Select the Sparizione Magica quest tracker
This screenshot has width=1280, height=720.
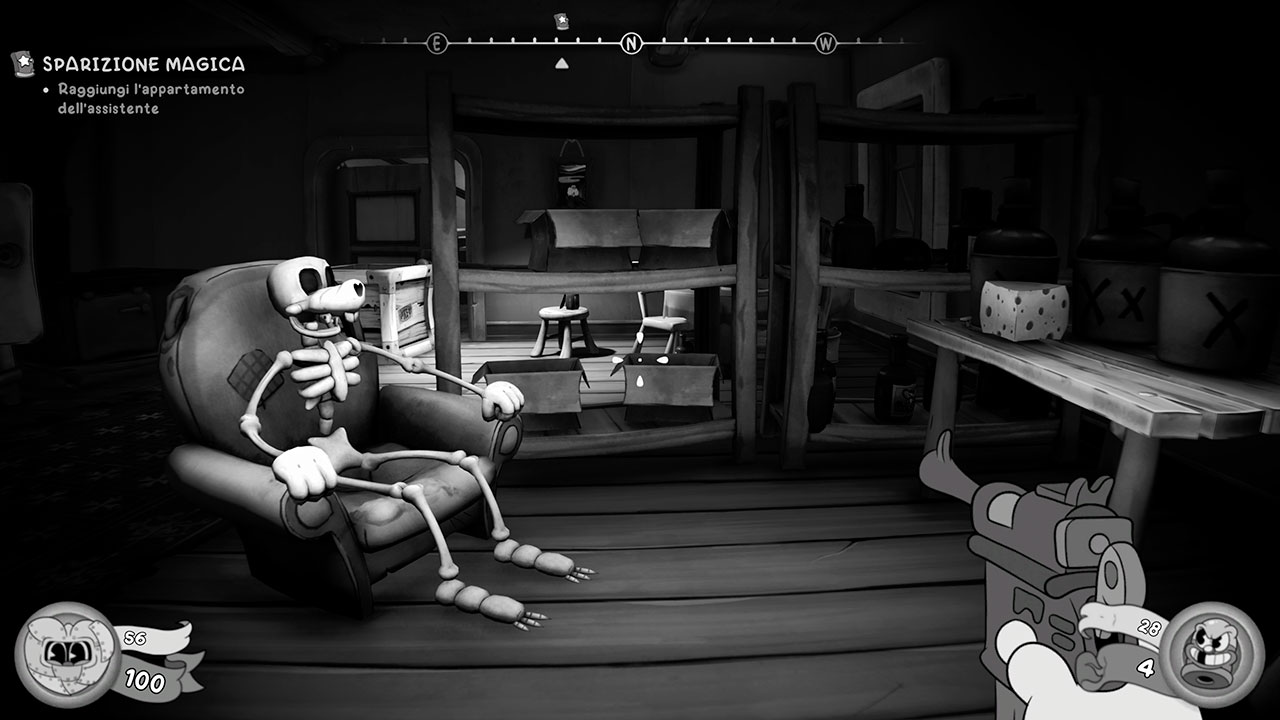click(142, 65)
